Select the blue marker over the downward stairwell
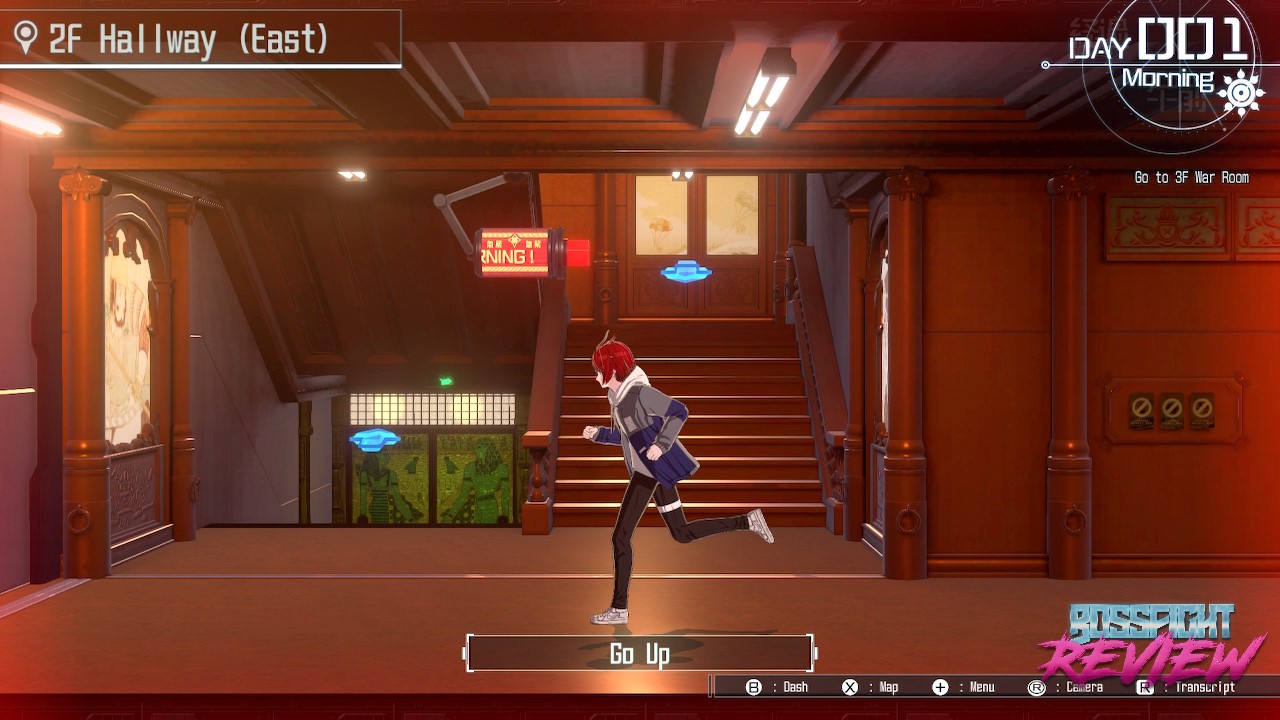Screen dimensions: 1280x720 375,438
